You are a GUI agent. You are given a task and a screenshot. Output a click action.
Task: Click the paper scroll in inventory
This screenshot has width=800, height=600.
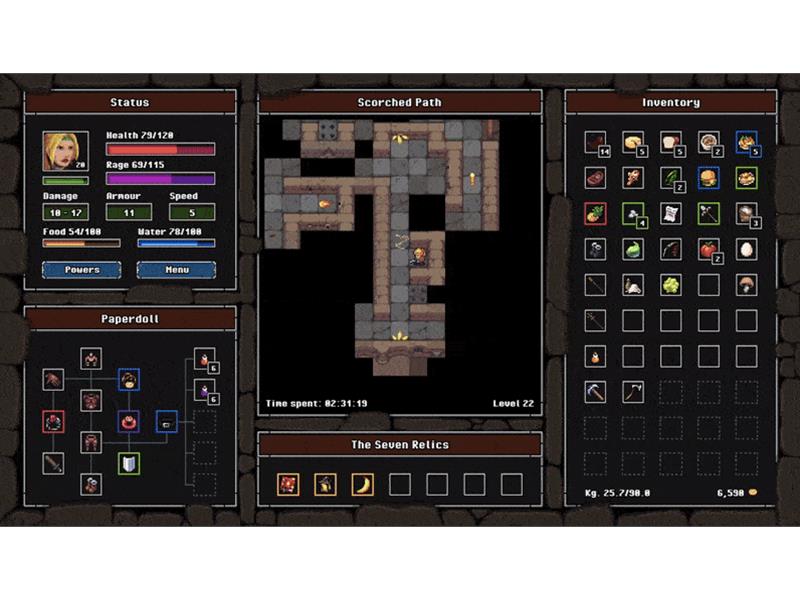click(x=670, y=214)
